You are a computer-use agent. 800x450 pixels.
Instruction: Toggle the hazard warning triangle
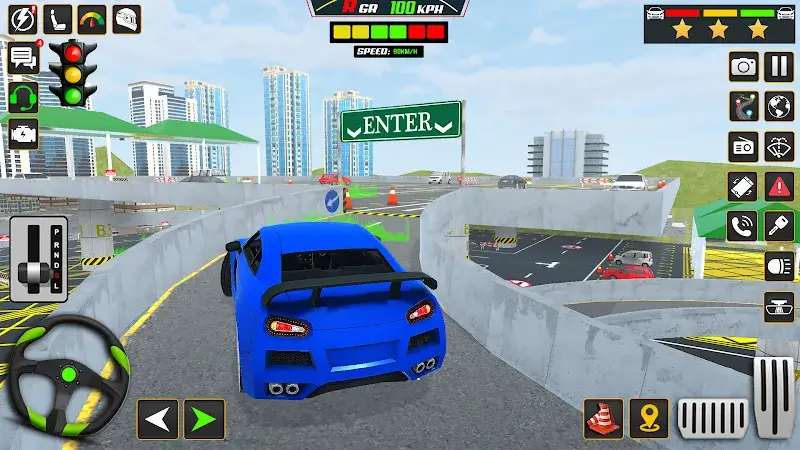(779, 186)
